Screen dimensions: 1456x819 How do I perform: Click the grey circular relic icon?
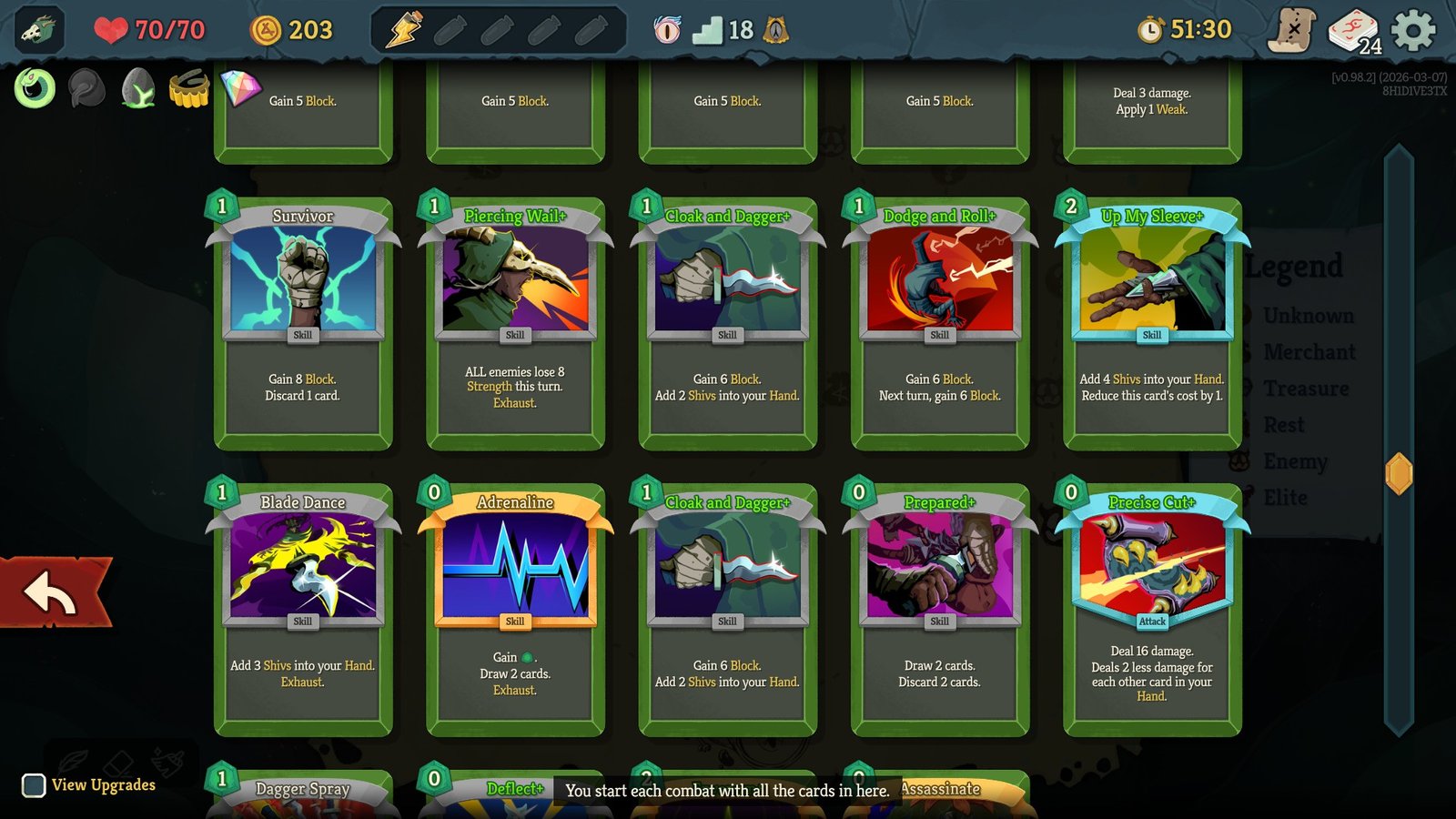coord(87,88)
